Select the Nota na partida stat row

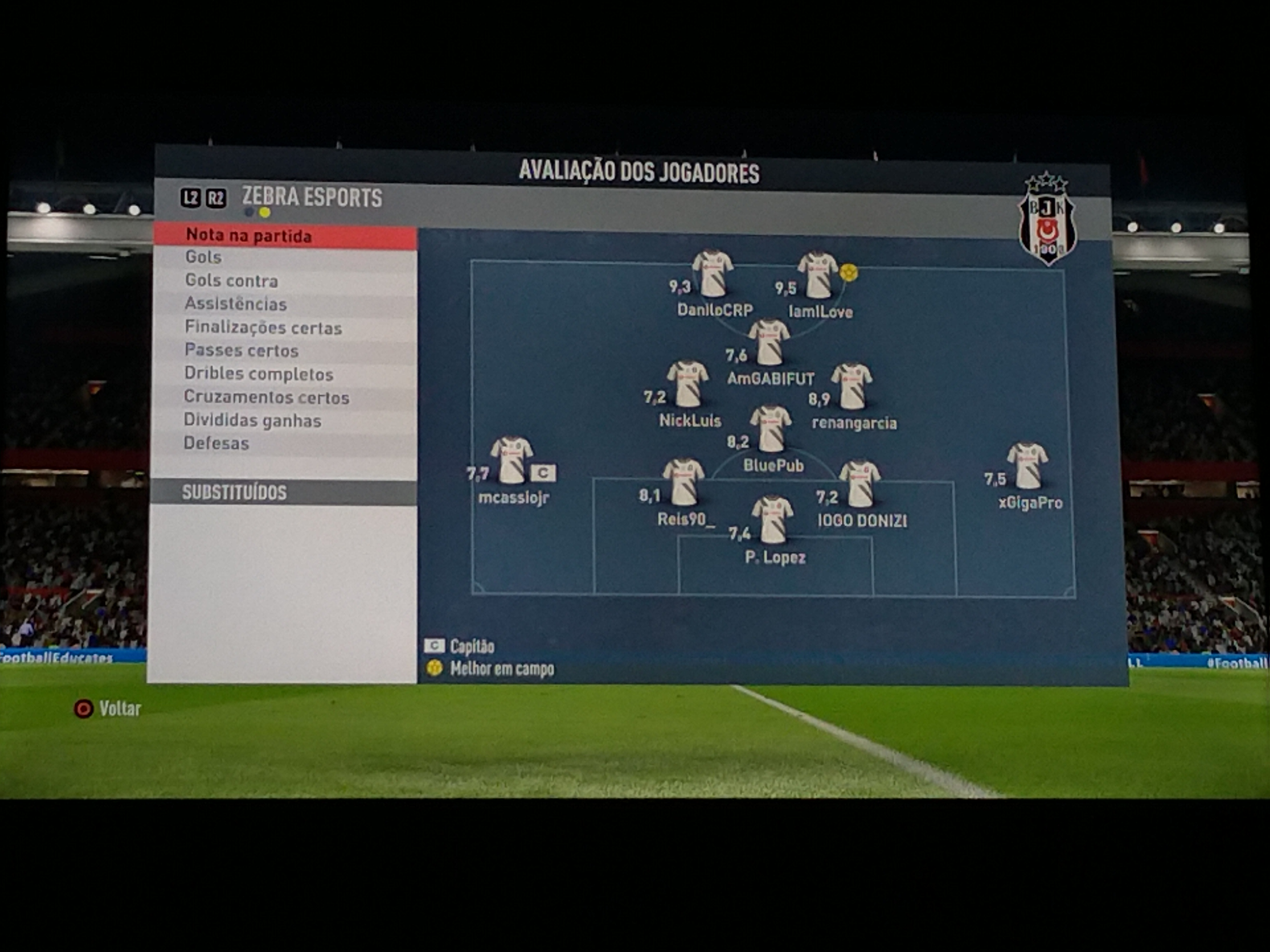pyautogui.click(x=285, y=236)
